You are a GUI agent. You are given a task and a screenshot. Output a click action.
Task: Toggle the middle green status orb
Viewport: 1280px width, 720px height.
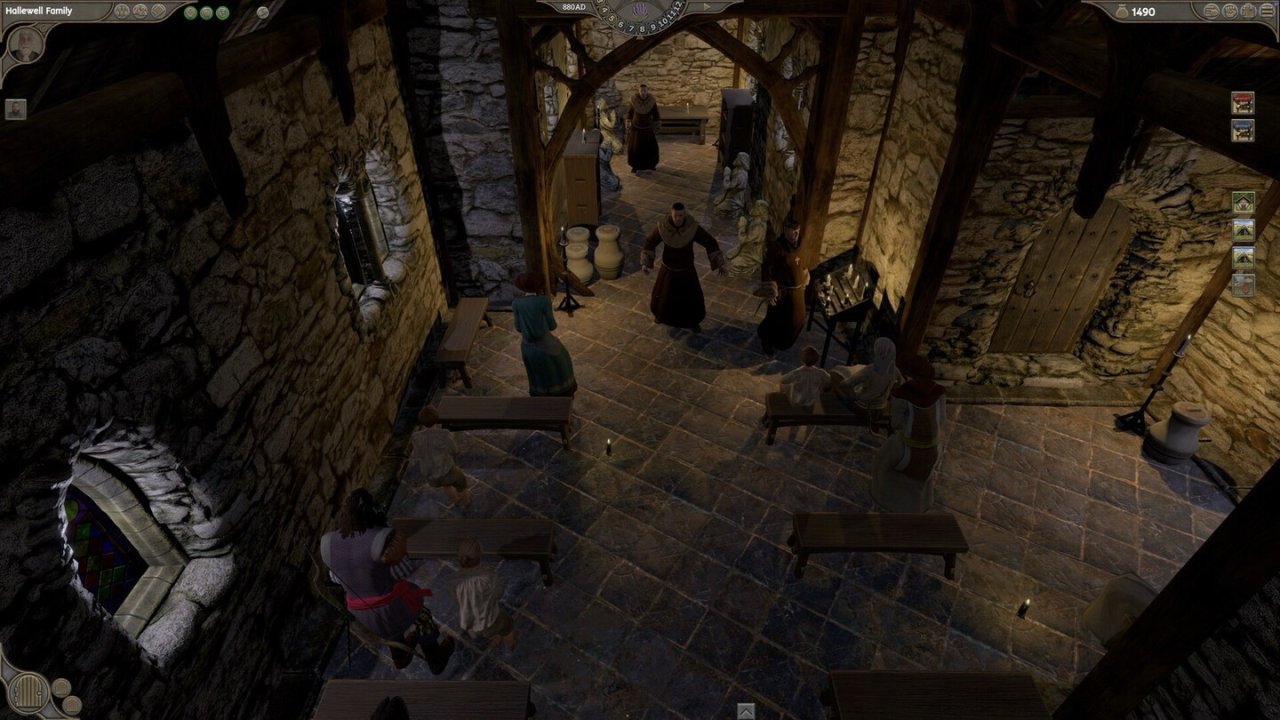click(206, 13)
